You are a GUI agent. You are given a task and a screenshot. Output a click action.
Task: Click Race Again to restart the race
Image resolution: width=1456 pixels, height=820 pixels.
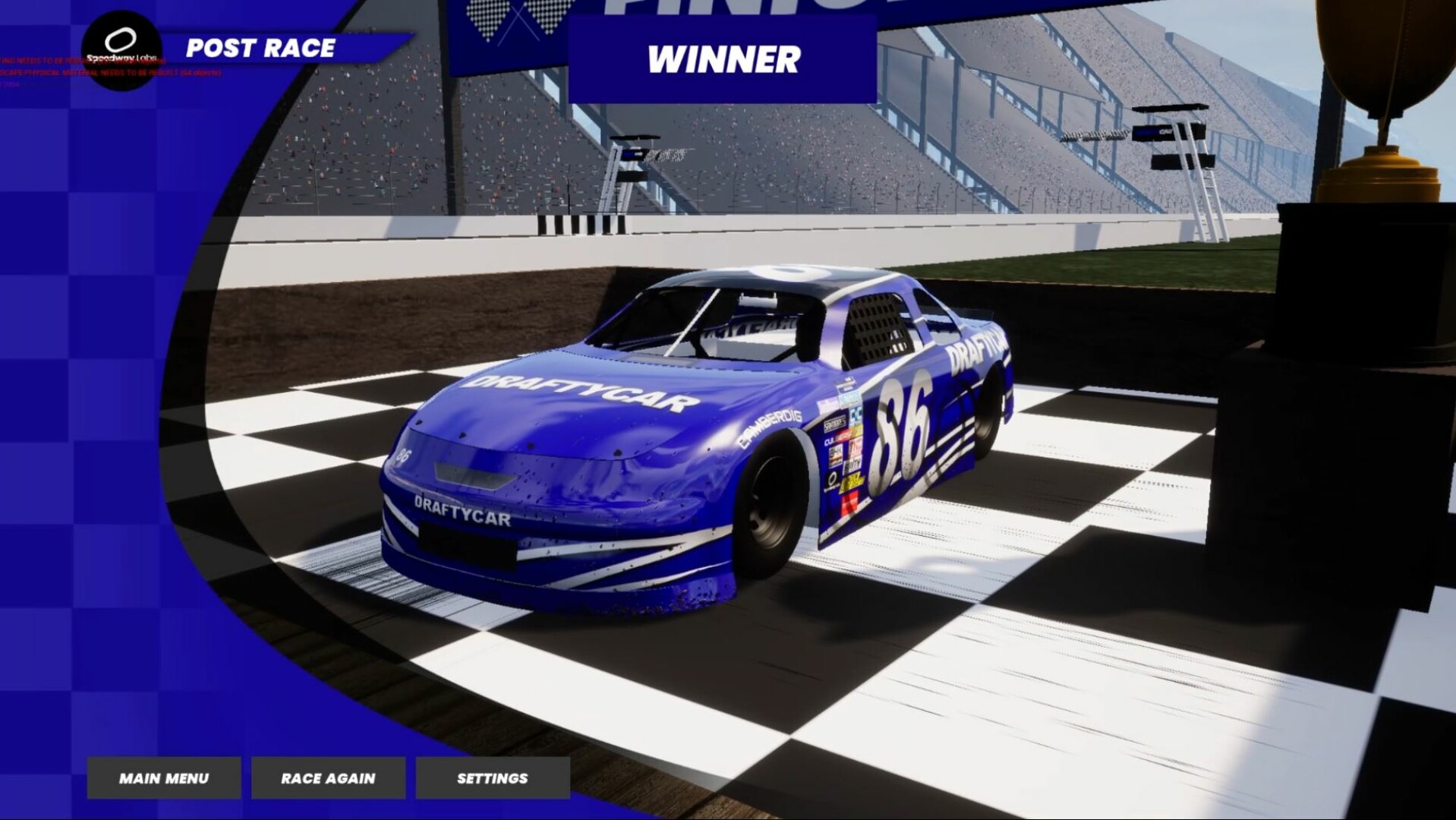328,777
